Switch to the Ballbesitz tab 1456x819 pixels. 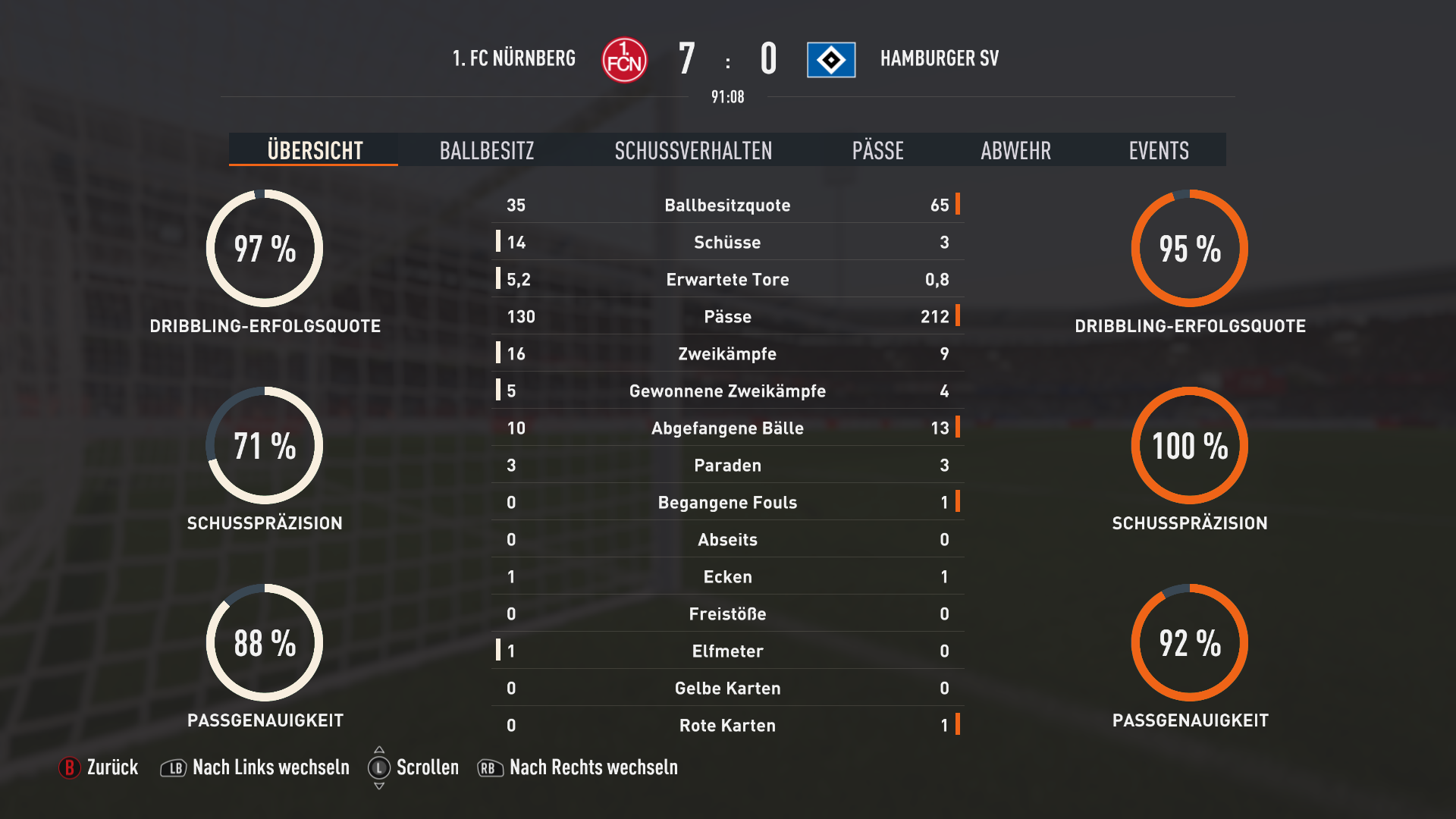[487, 150]
